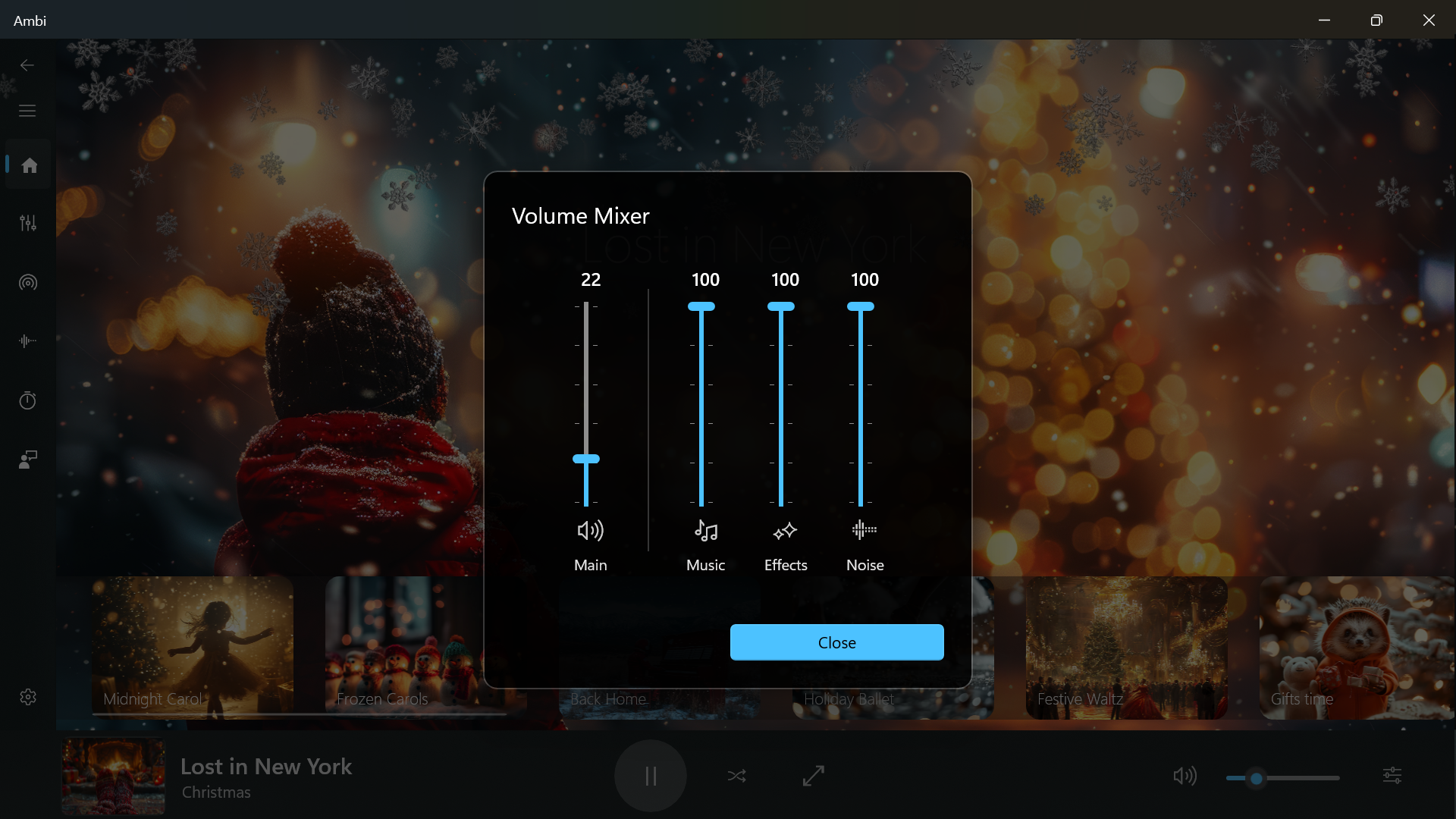This screenshot has width=1456, height=819.
Task: Select the Home icon in the sidebar
Action: (27, 164)
